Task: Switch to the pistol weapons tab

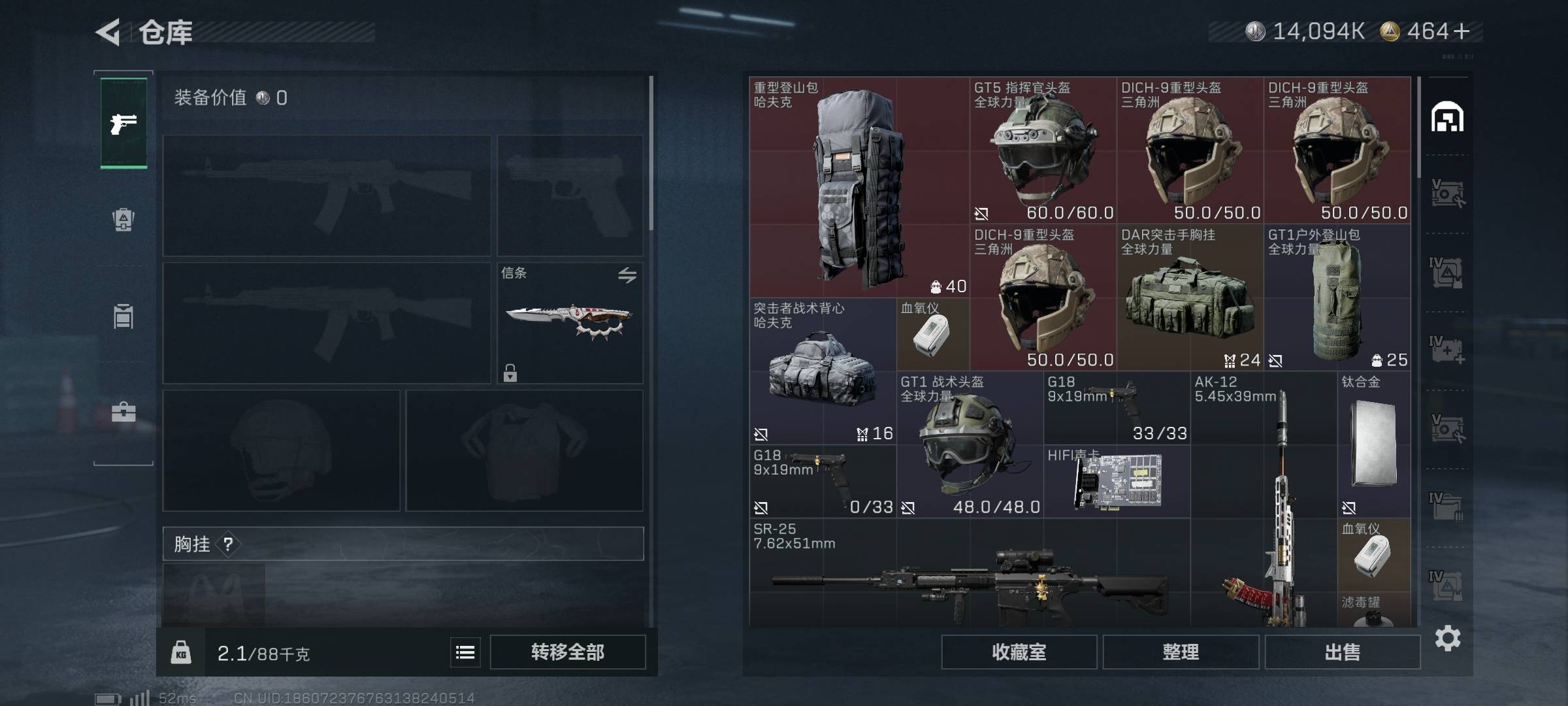Action: [x=123, y=124]
